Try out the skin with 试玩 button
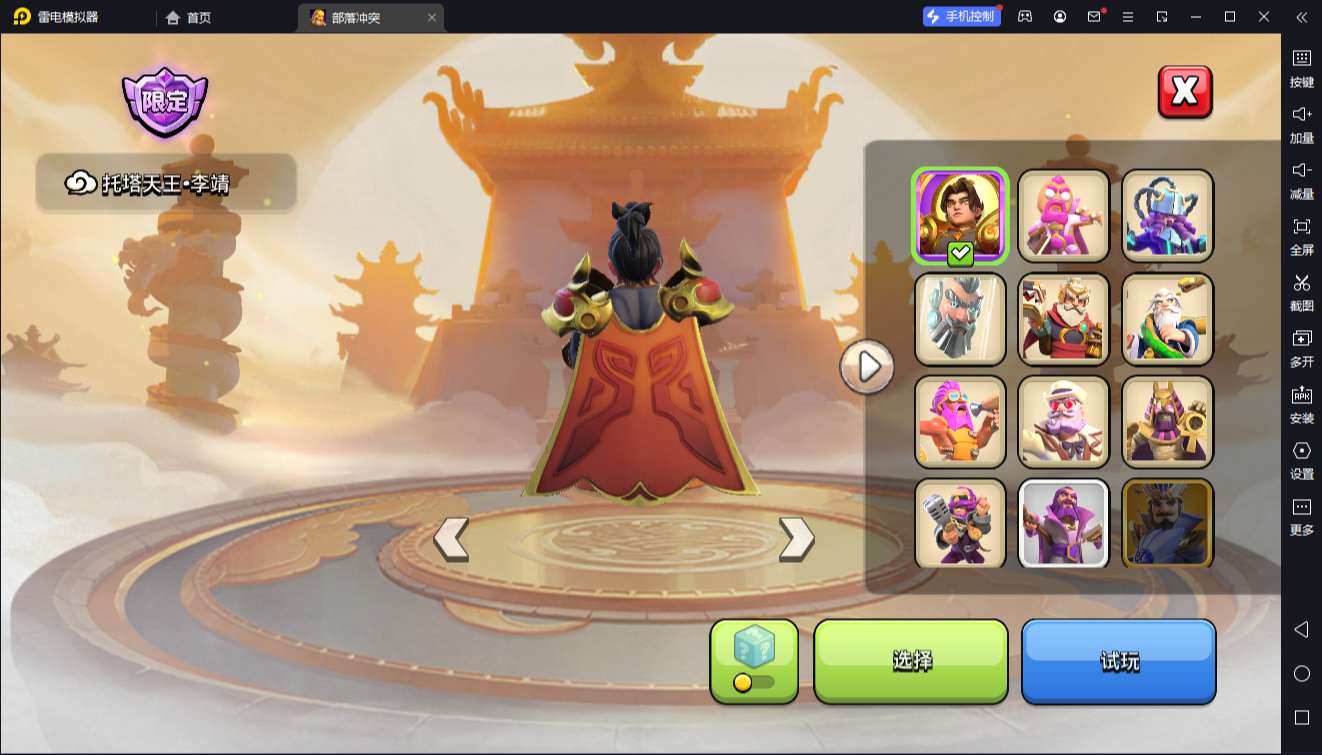 click(x=1118, y=661)
